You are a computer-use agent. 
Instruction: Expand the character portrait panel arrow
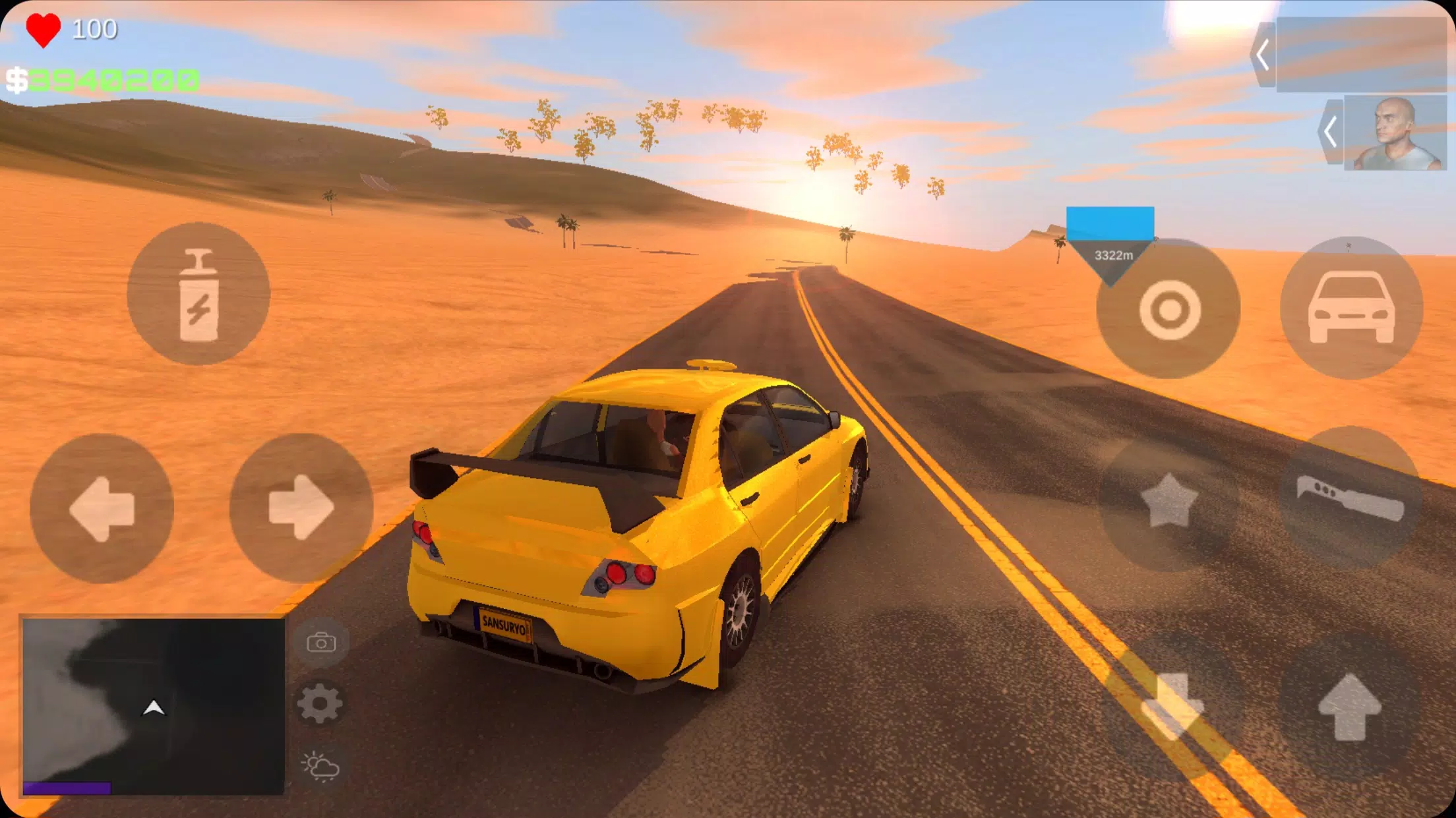(1331, 132)
